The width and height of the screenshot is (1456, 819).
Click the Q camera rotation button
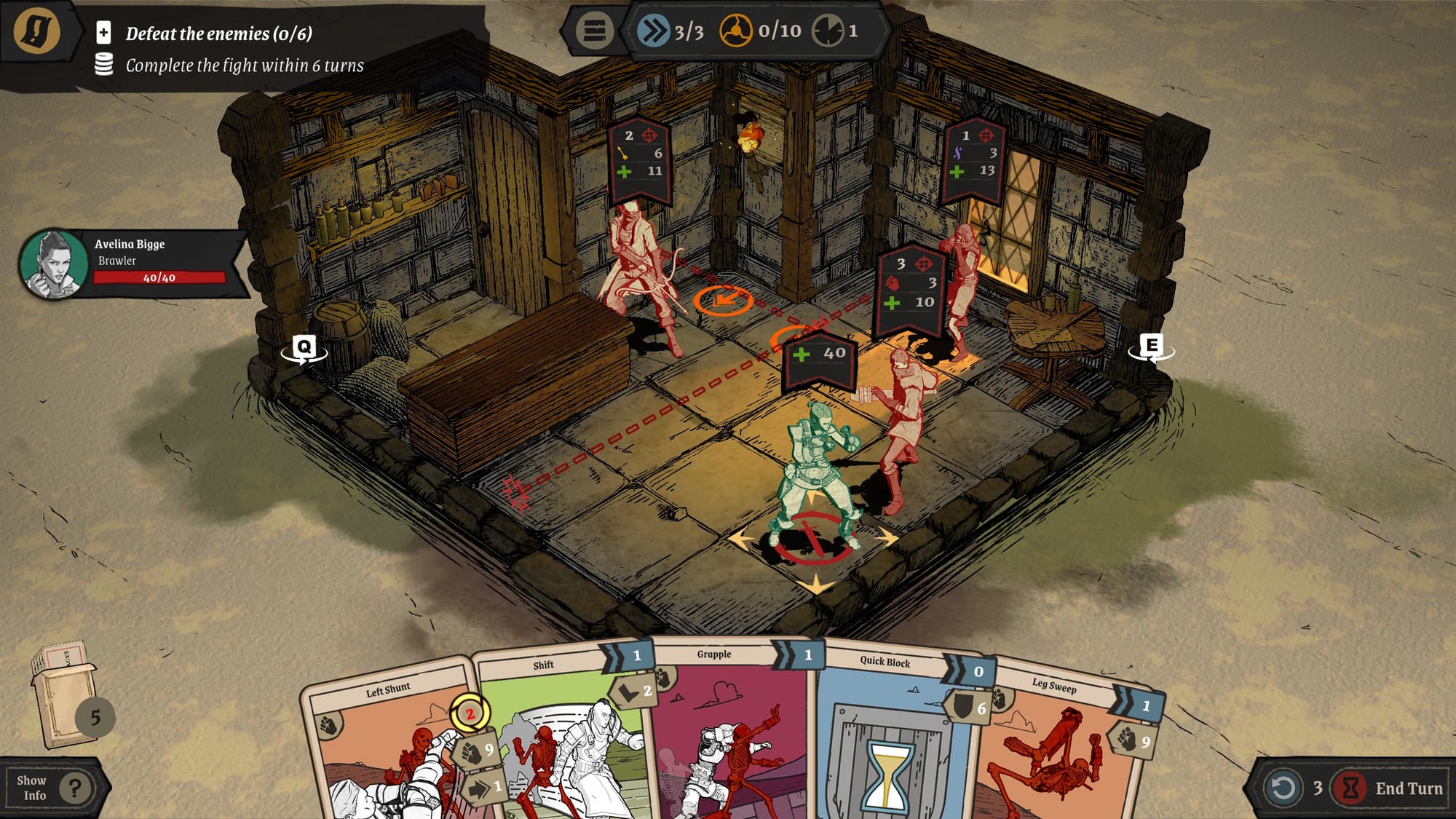pos(306,348)
